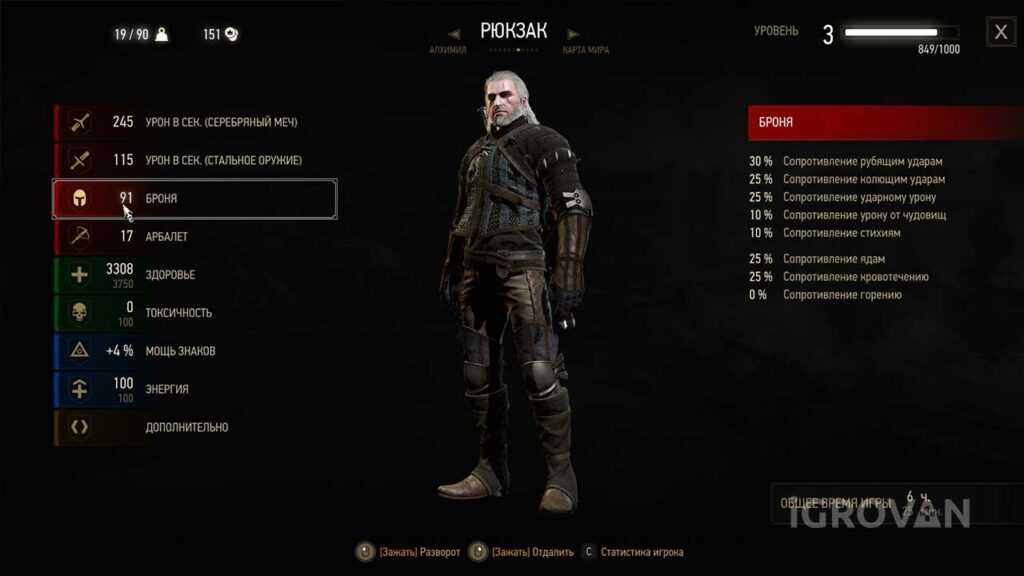1024x576 pixels.
Task: Select the Арбалет crossbow stat row
Action: coord(195,237)
